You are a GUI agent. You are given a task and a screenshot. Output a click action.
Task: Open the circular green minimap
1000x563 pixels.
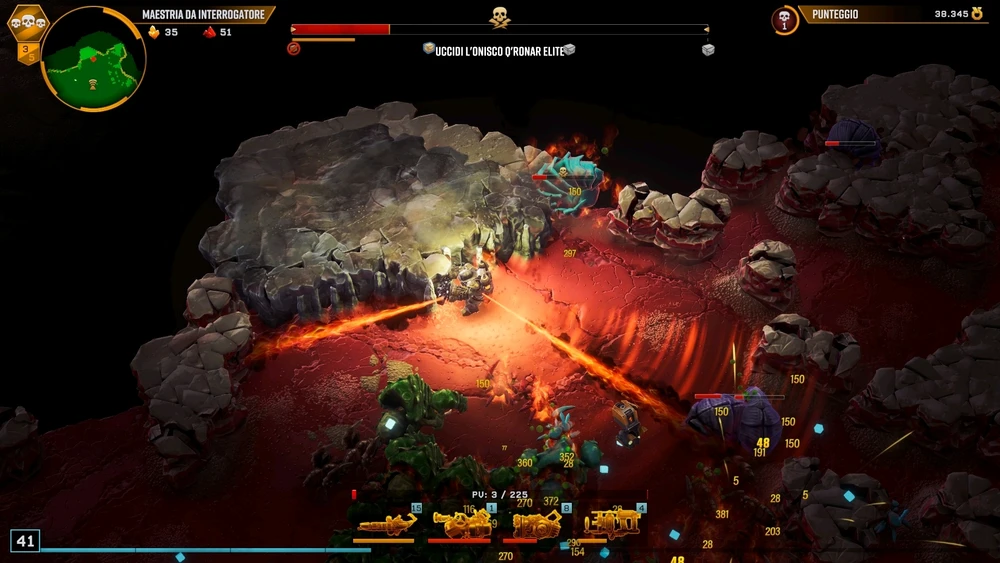(x=95, y=59)
